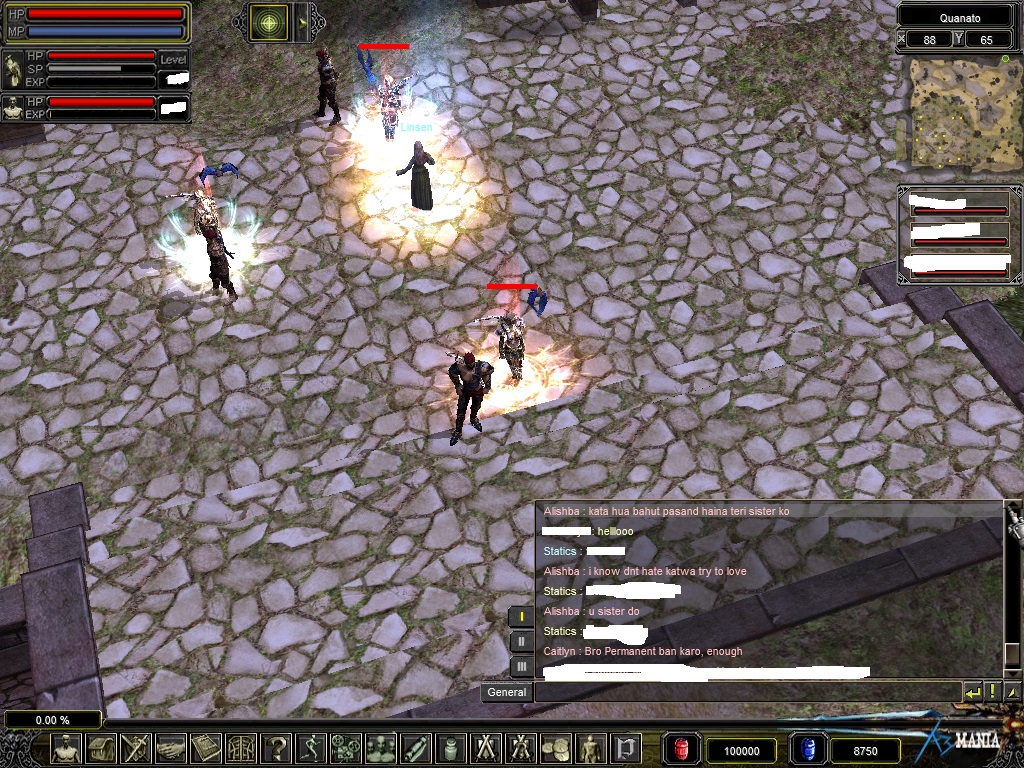Use the blue mana potion slot
The image size is (1024, 768).
808,749
